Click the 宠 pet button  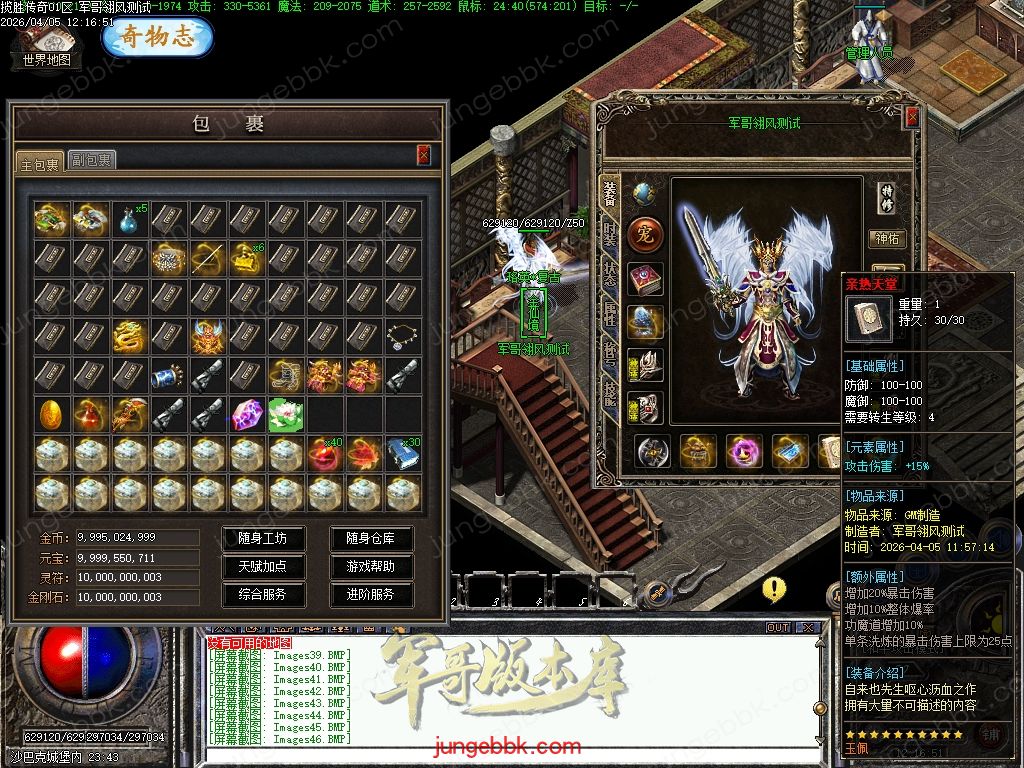pos(645,236)
